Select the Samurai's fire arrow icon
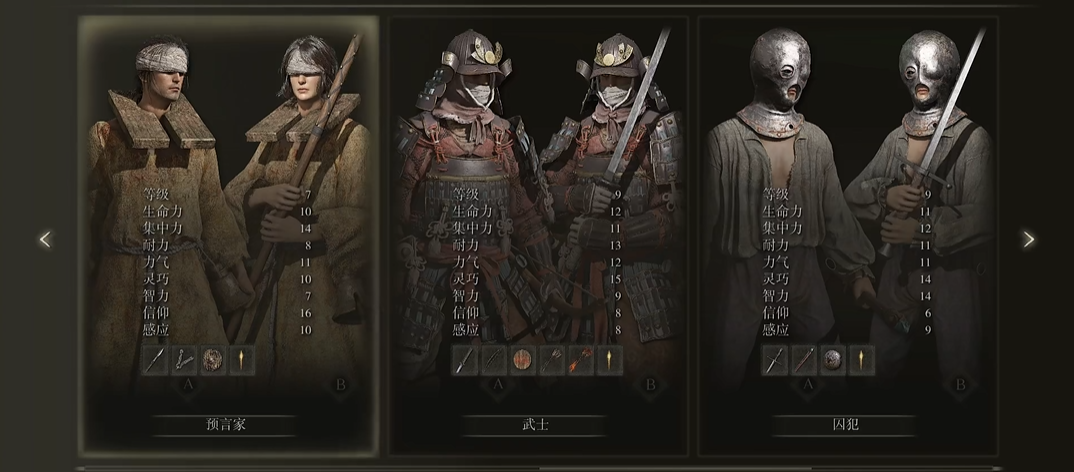This screenshot has width=1074, height=472. (579, 360)
